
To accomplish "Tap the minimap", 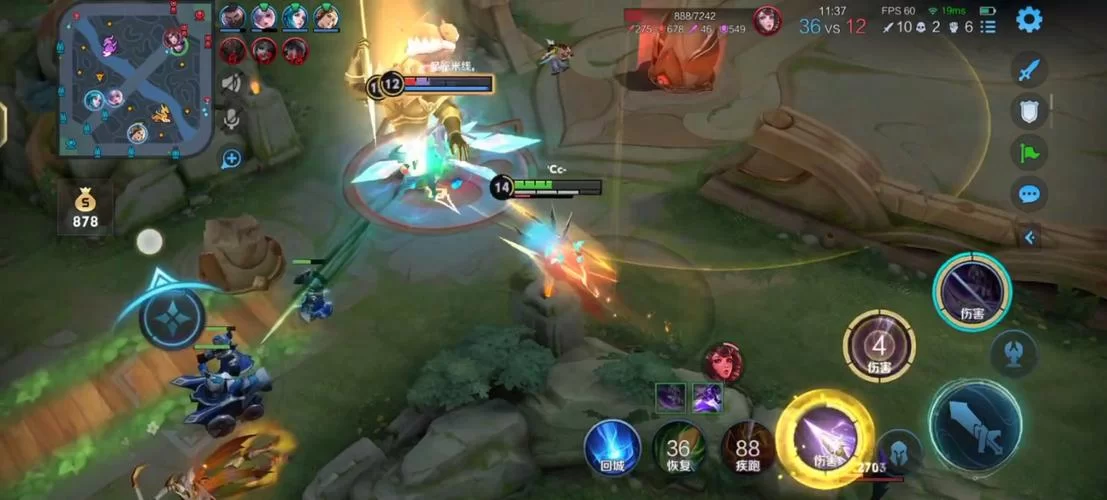I will click(135, 79).
